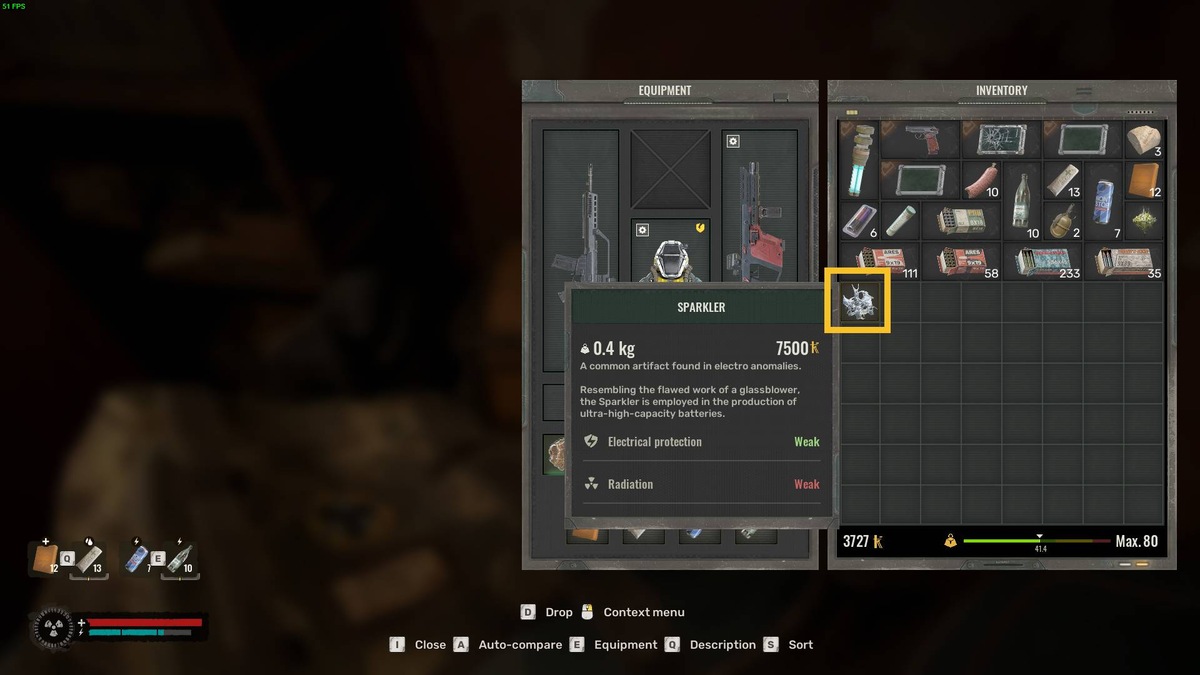Viewport: 1200px width, 675px height.
Task: Select the glowing blue canister item
Action: click(x=859, y=159)
